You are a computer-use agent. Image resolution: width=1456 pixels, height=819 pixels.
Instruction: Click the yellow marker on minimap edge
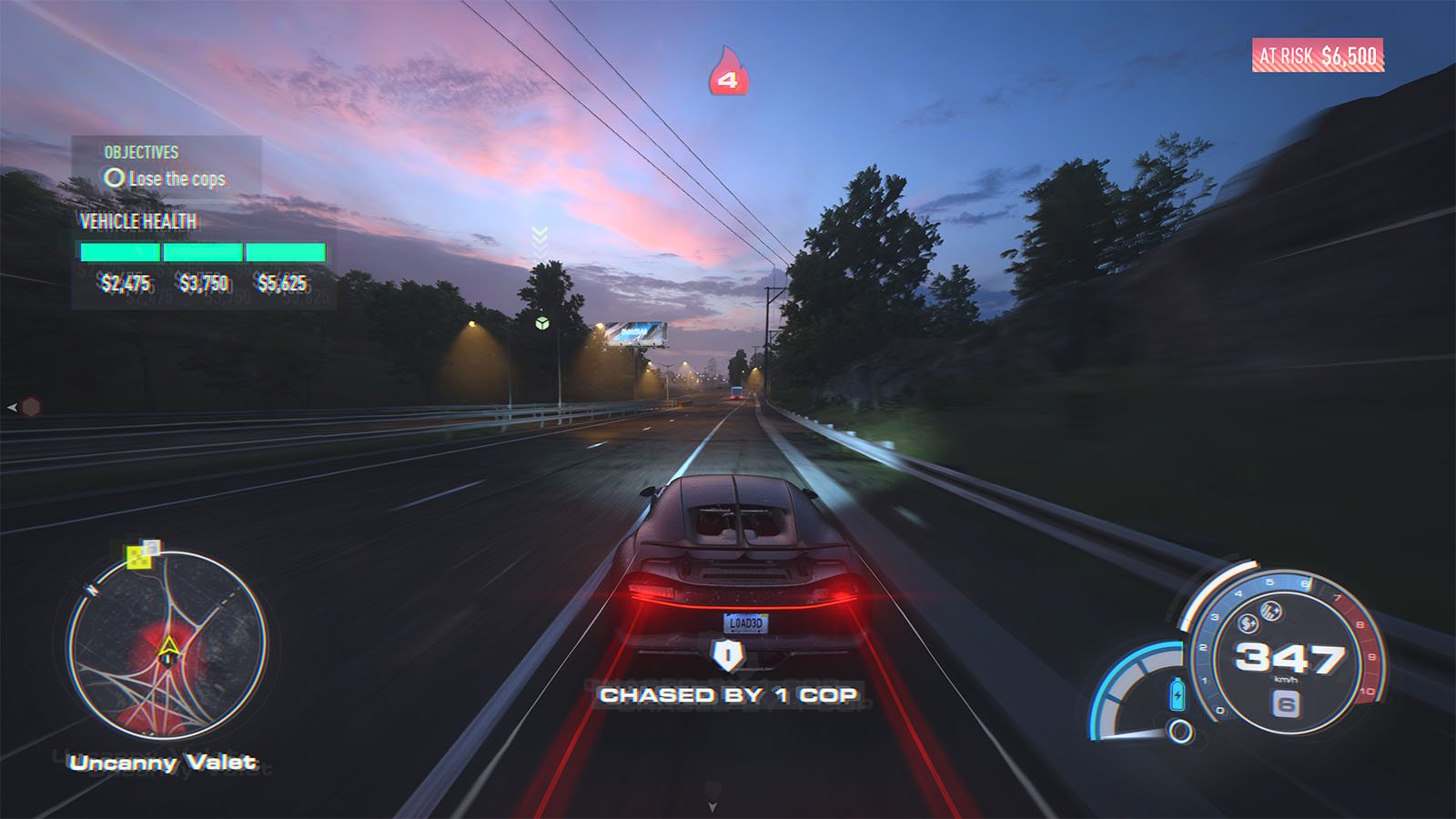(138, 557)
